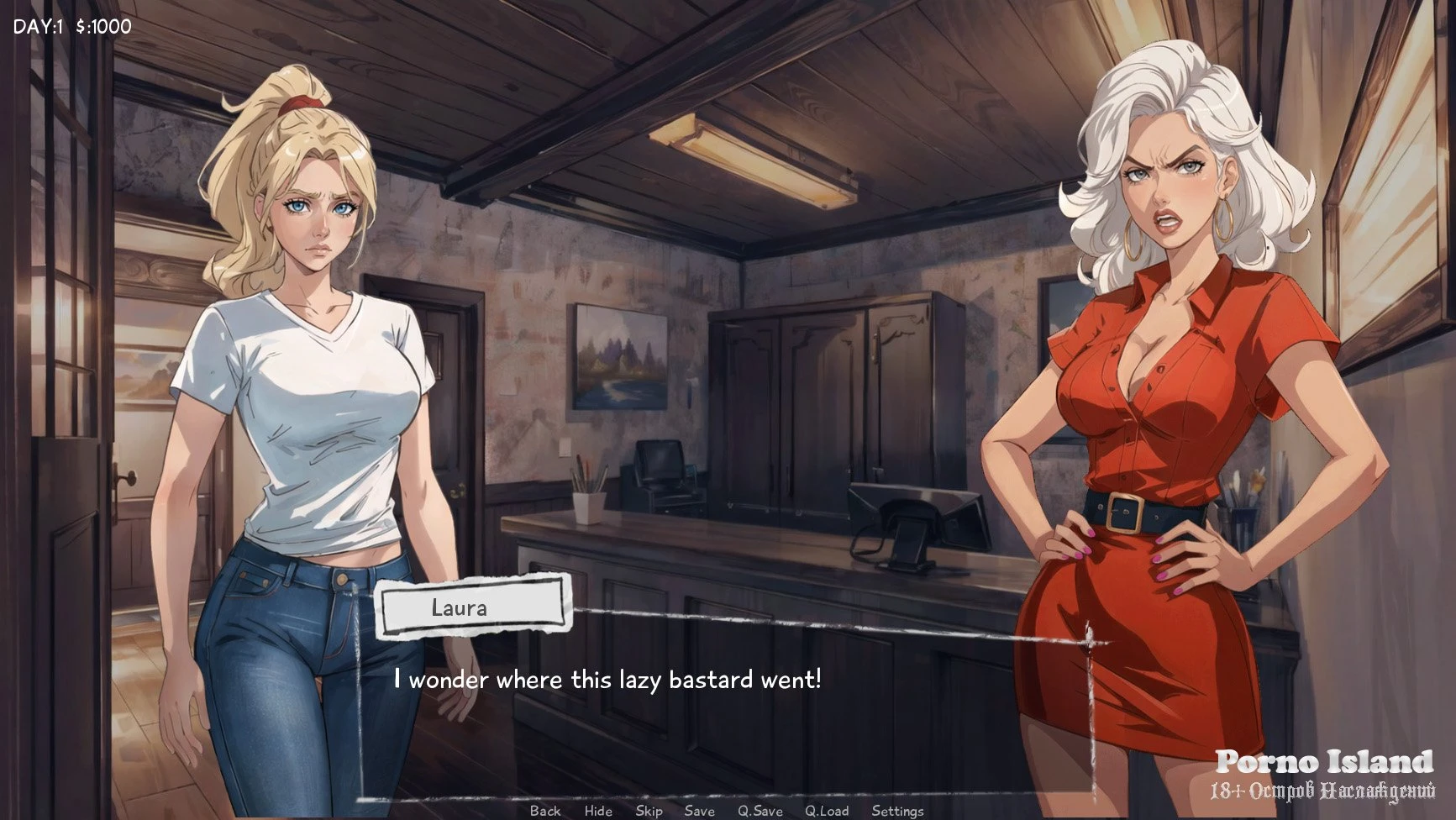Open the Save game screen

699,811
